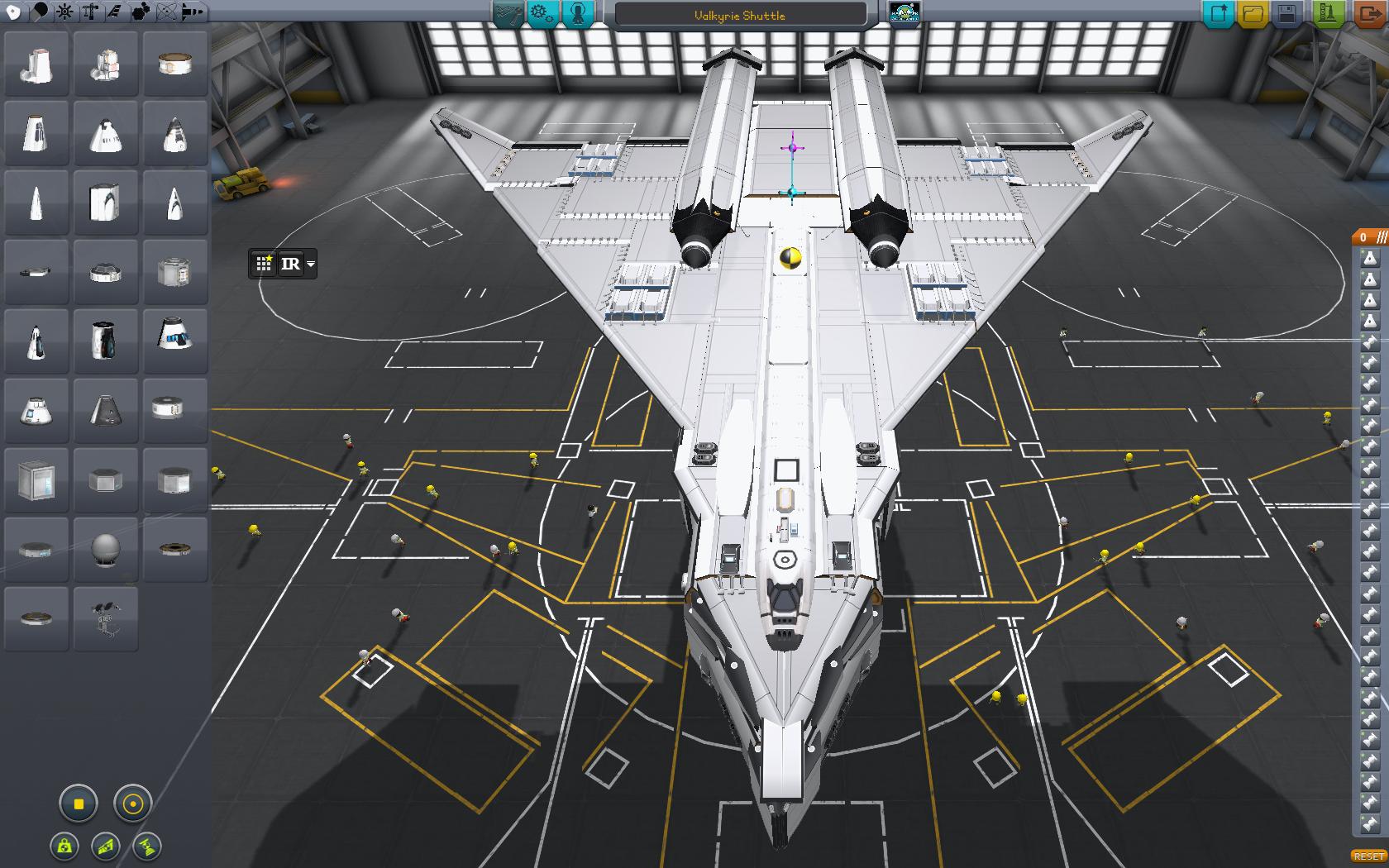Switch to the Science parts category tab
Image resolution: width=1389 pixels, height=868 pixels.
[x=167, y=12]
